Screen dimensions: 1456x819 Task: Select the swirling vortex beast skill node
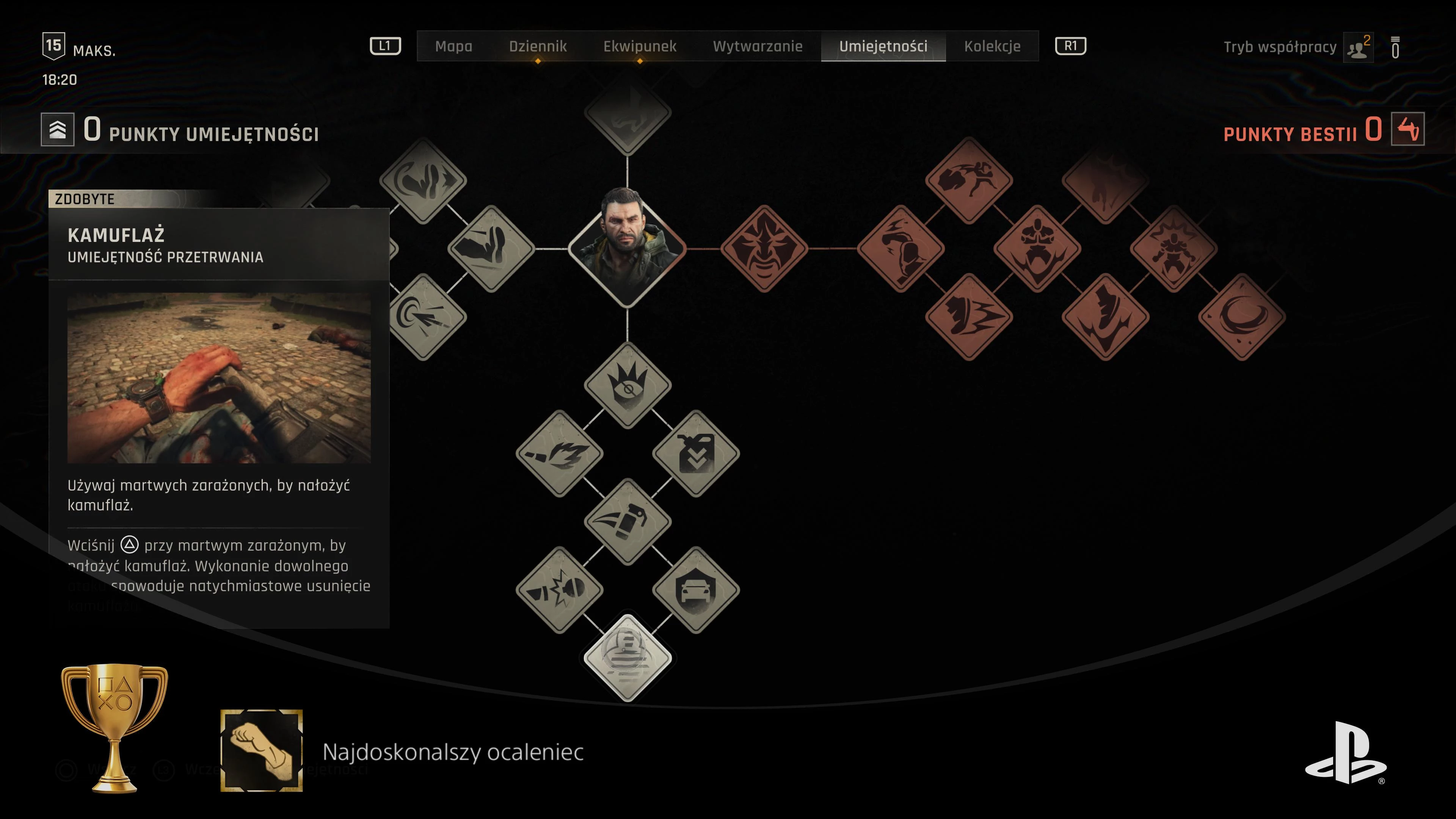pos(1242,317)
